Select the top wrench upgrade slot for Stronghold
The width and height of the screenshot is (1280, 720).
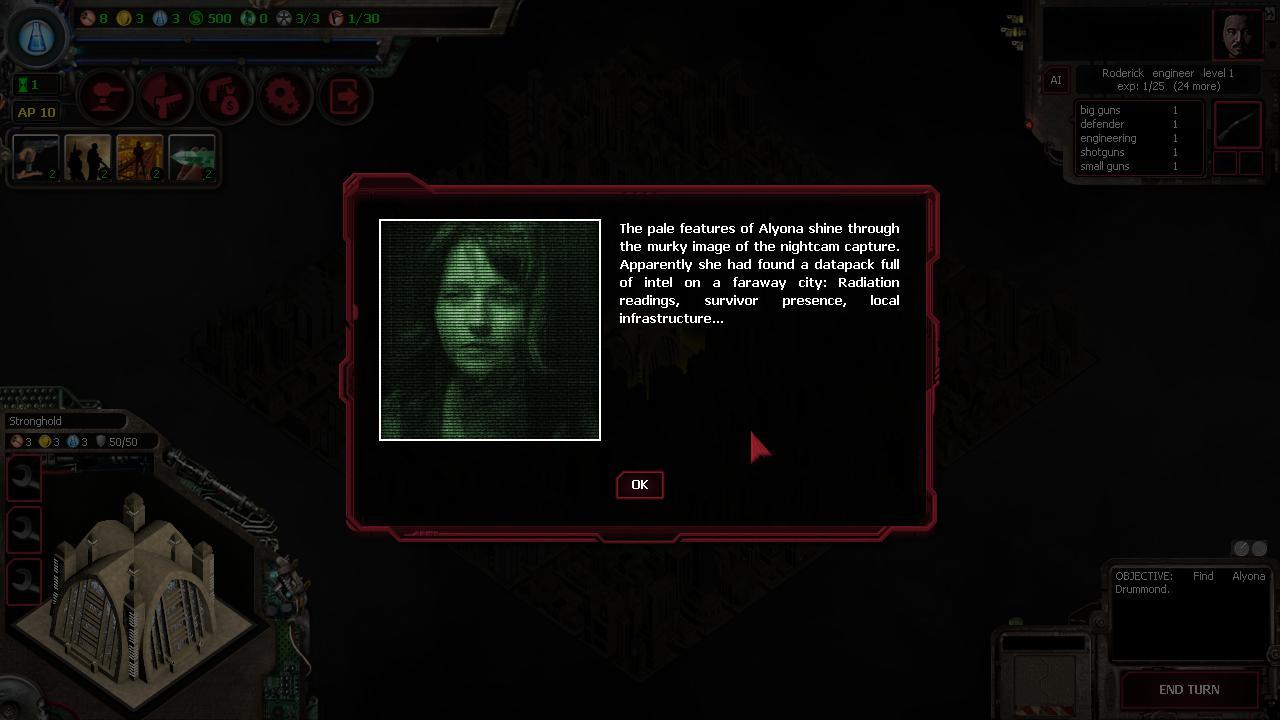24,479
